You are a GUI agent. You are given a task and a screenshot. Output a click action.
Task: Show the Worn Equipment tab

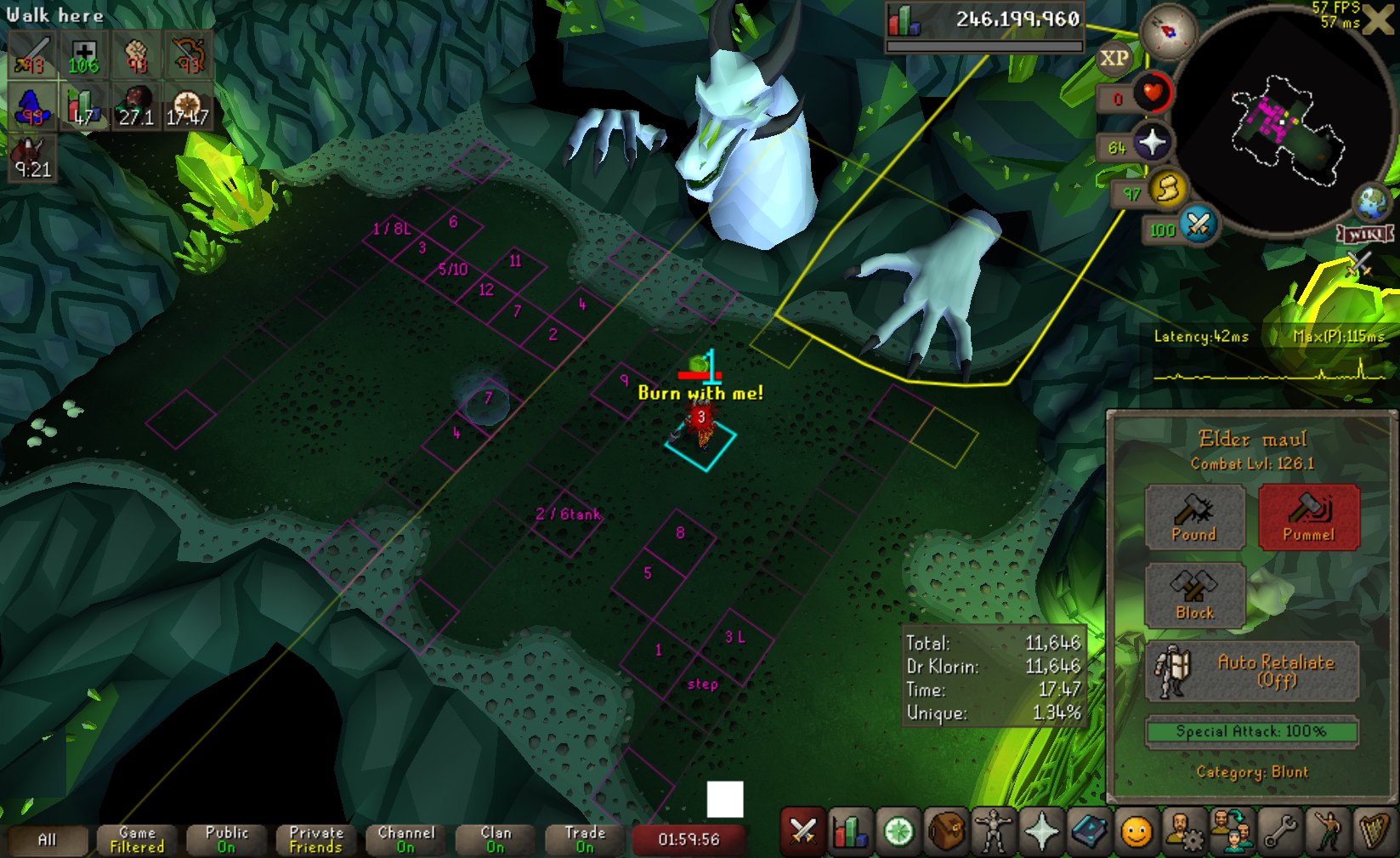pos(993,832)
